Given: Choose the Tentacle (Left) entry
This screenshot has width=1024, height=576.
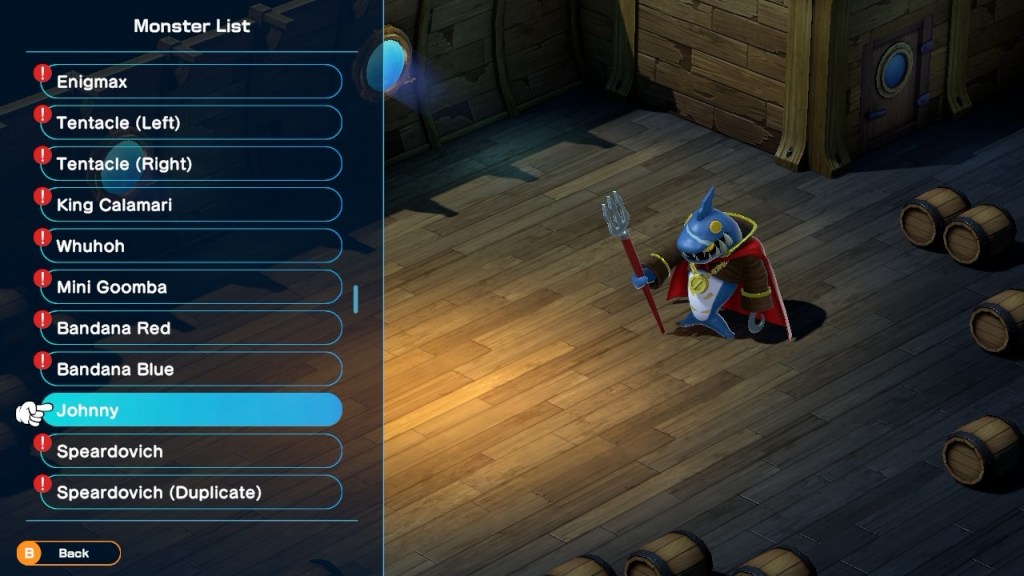Looking at the screenshot, I should click(x=190, y=123).
